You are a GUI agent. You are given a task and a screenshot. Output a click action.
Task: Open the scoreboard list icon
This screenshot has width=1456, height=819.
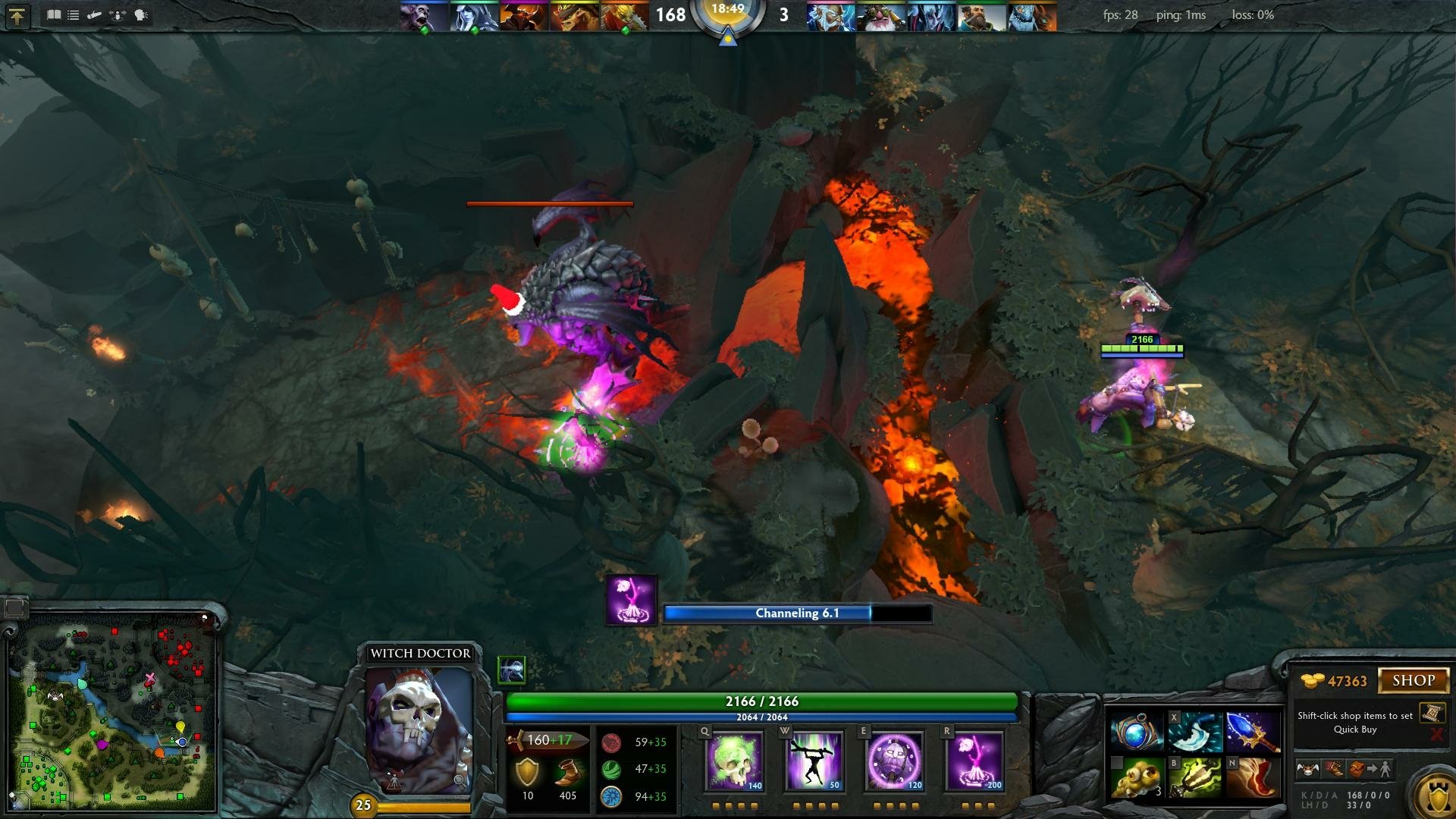(73, 14)
